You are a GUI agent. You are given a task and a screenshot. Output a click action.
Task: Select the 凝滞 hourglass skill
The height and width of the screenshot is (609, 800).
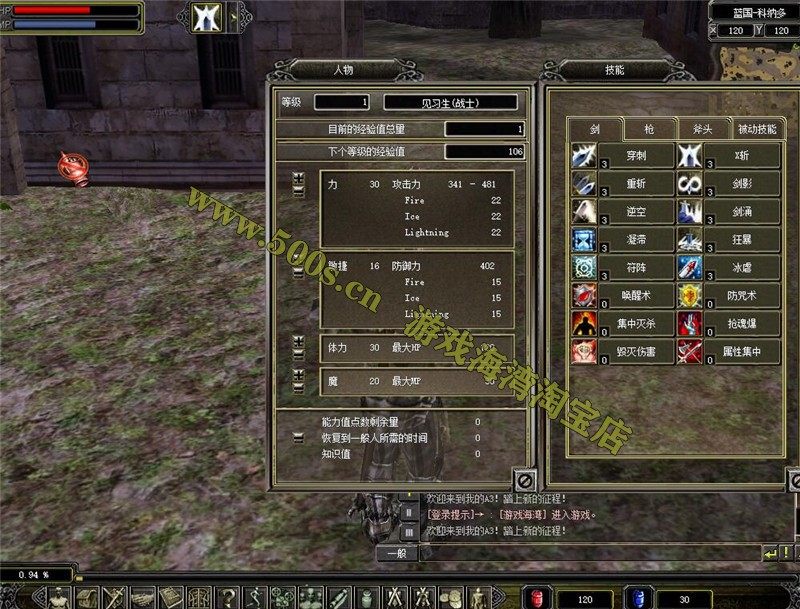click(x=584, y=240)
